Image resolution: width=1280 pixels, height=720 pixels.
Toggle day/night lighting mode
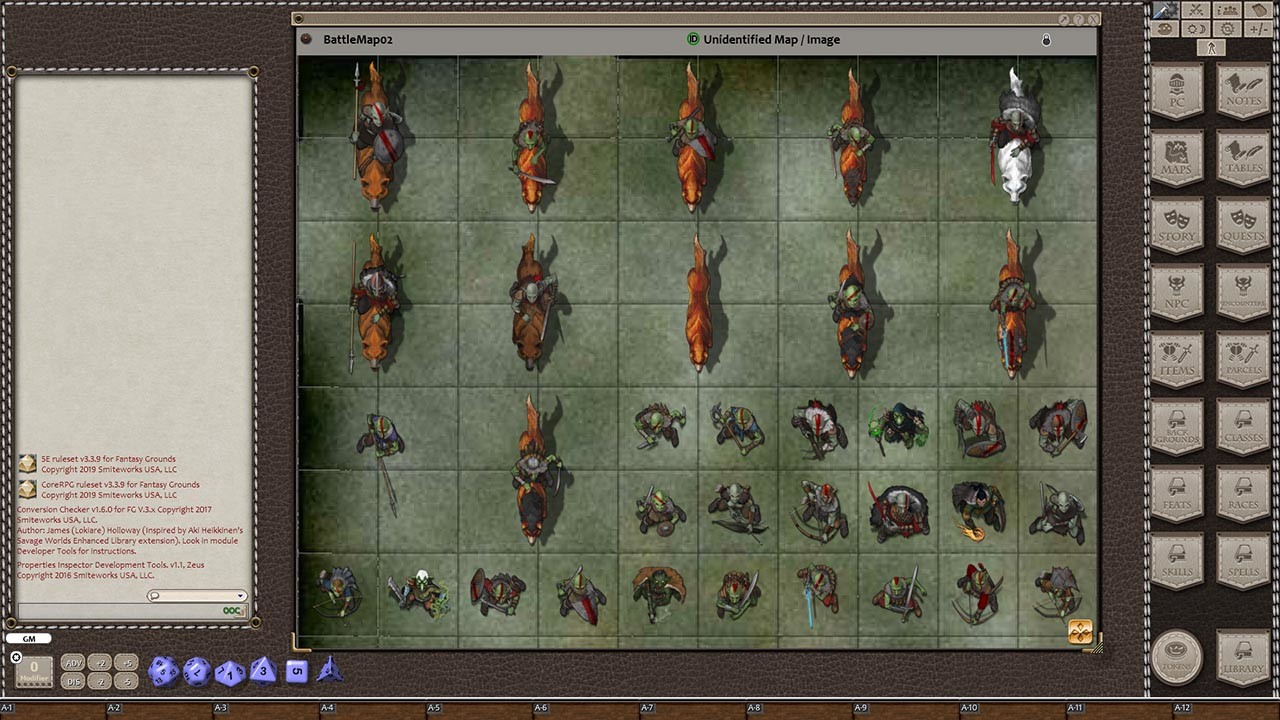pos(1196,28)
